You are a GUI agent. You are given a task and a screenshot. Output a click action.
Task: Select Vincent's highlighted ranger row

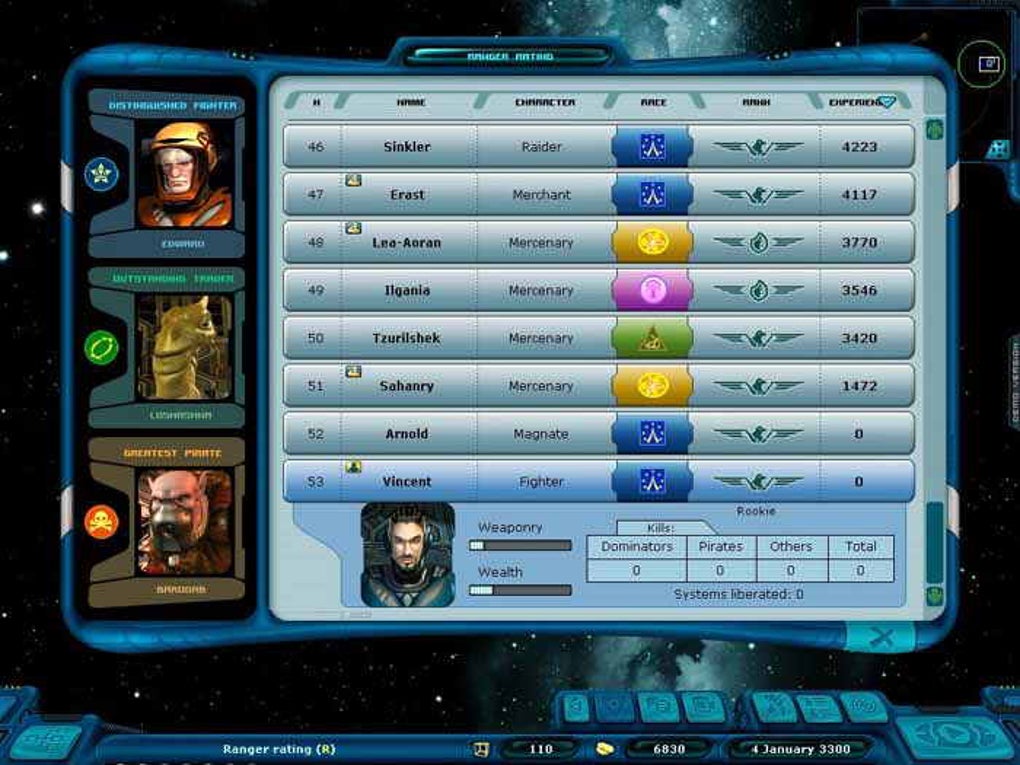407,482
